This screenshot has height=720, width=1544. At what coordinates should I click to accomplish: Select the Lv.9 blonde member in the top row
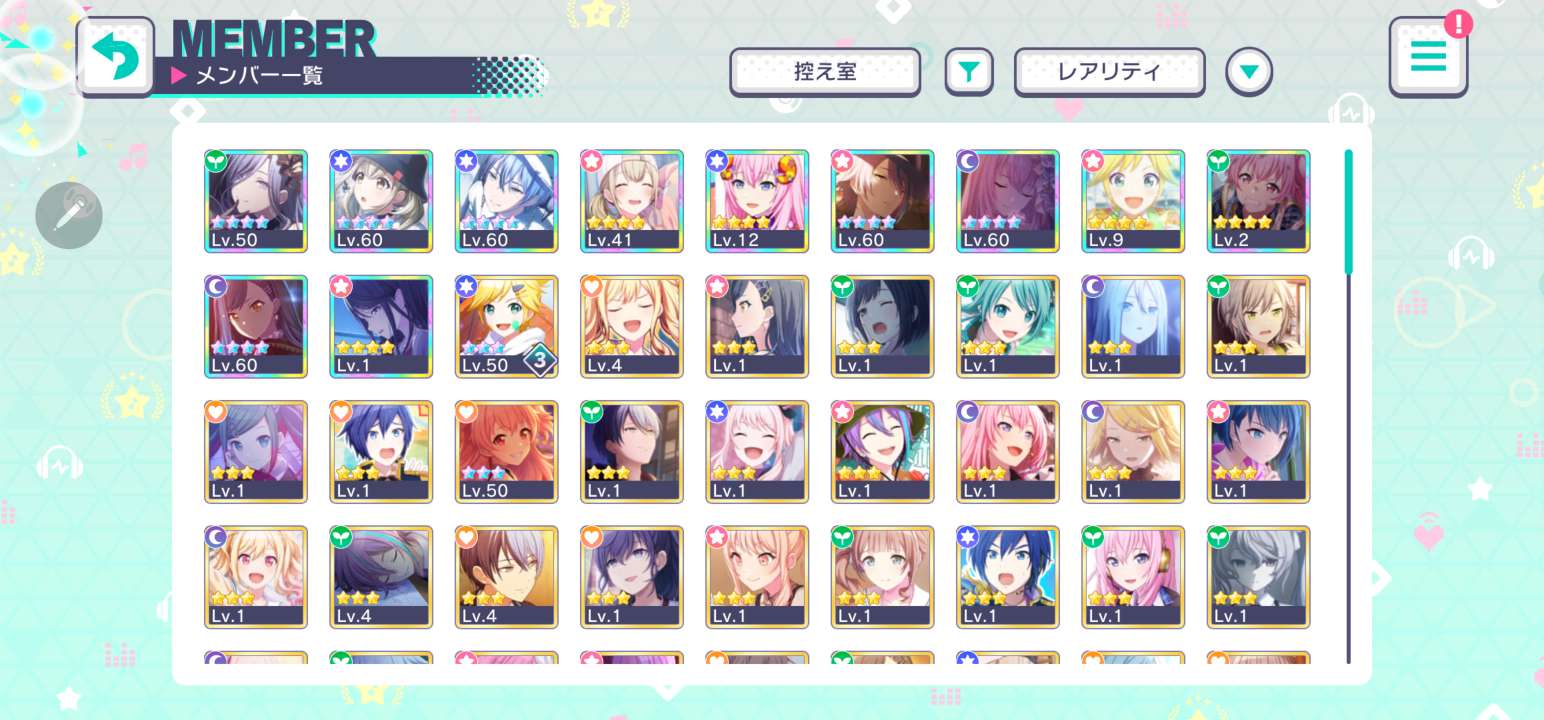tap(1133, 201)
